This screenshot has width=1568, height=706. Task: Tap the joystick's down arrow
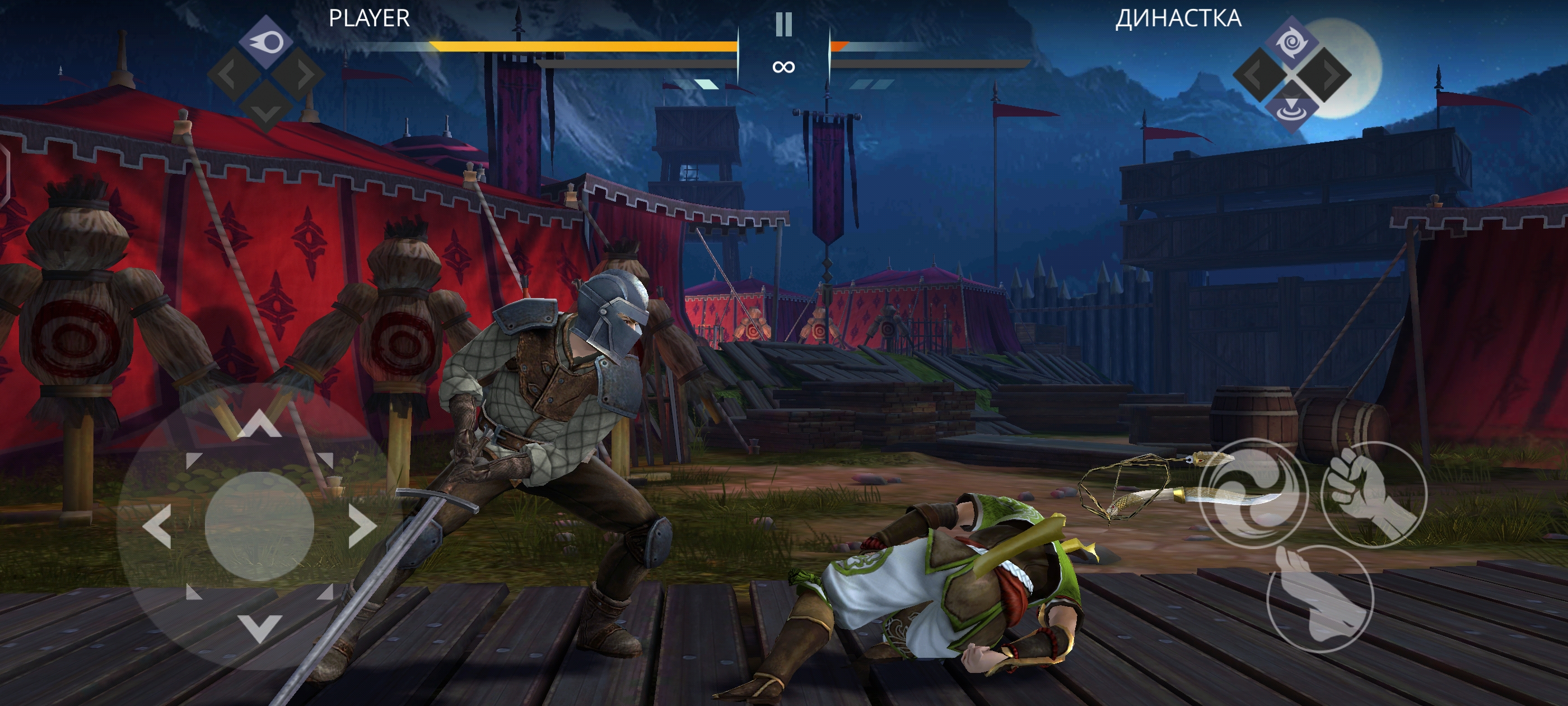point(259,628)
